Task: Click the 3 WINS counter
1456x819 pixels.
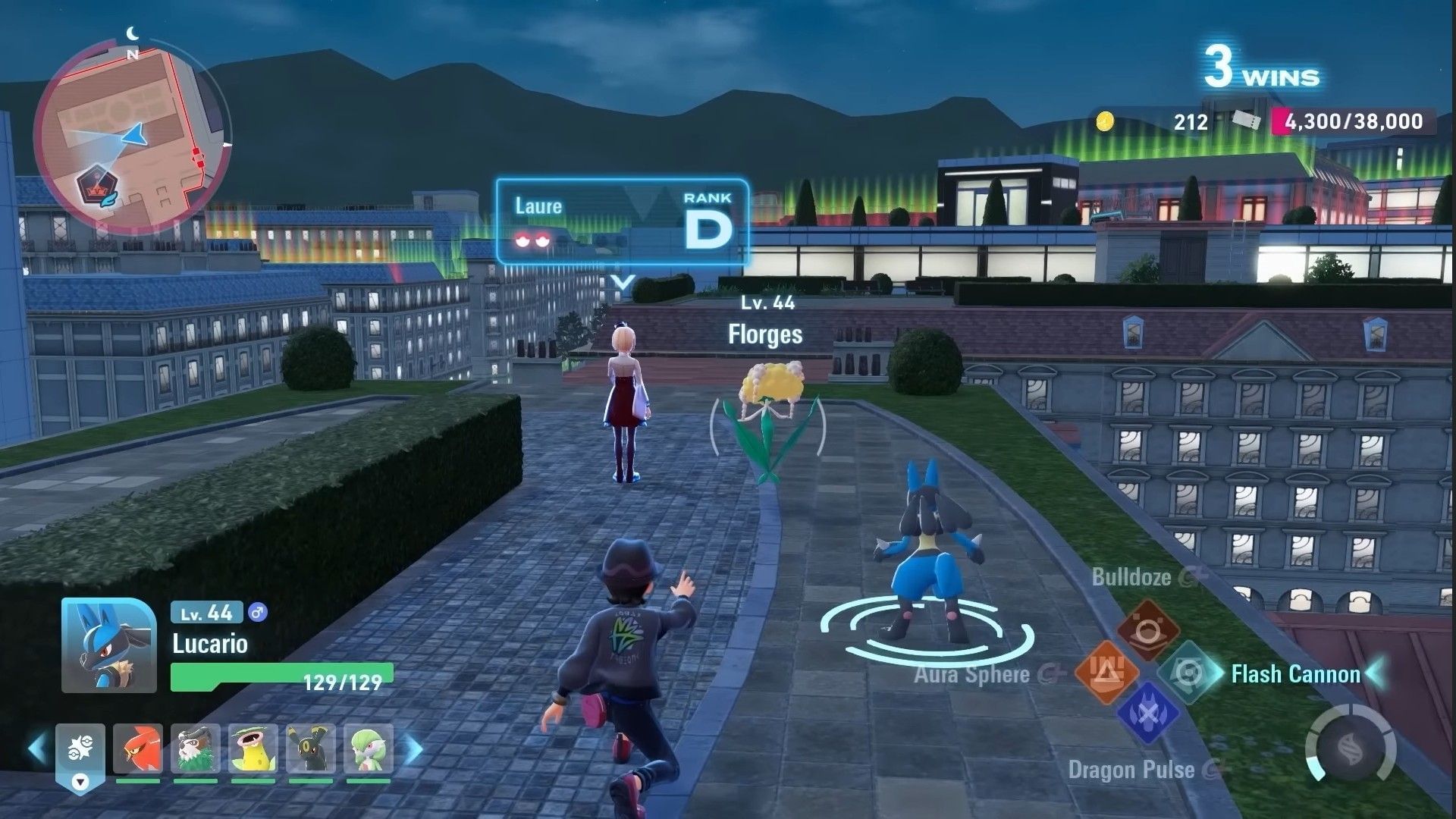Action: coord(1261,67)
